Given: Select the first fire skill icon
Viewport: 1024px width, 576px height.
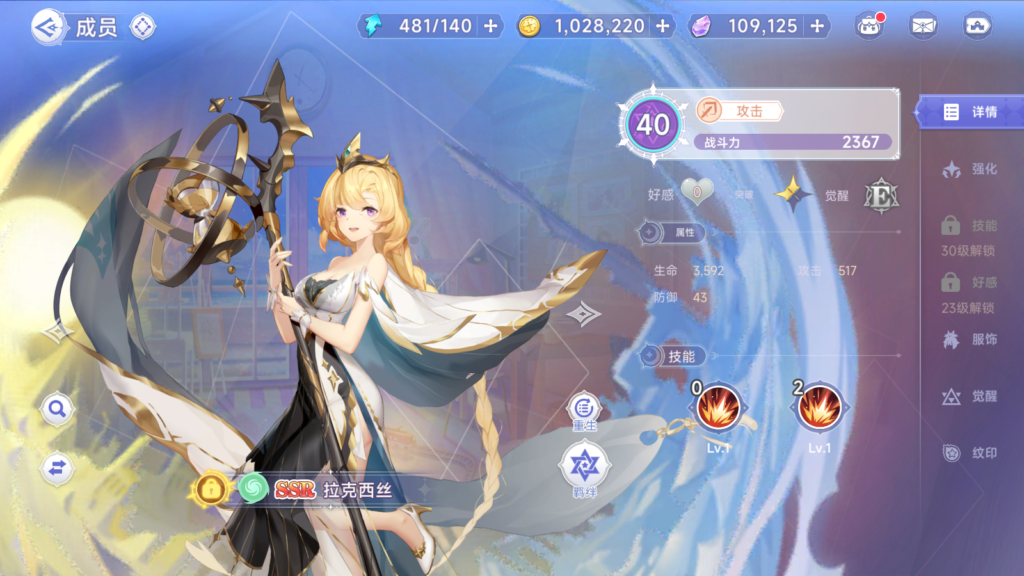Looking at the screenshot, I should click(716, 408).
